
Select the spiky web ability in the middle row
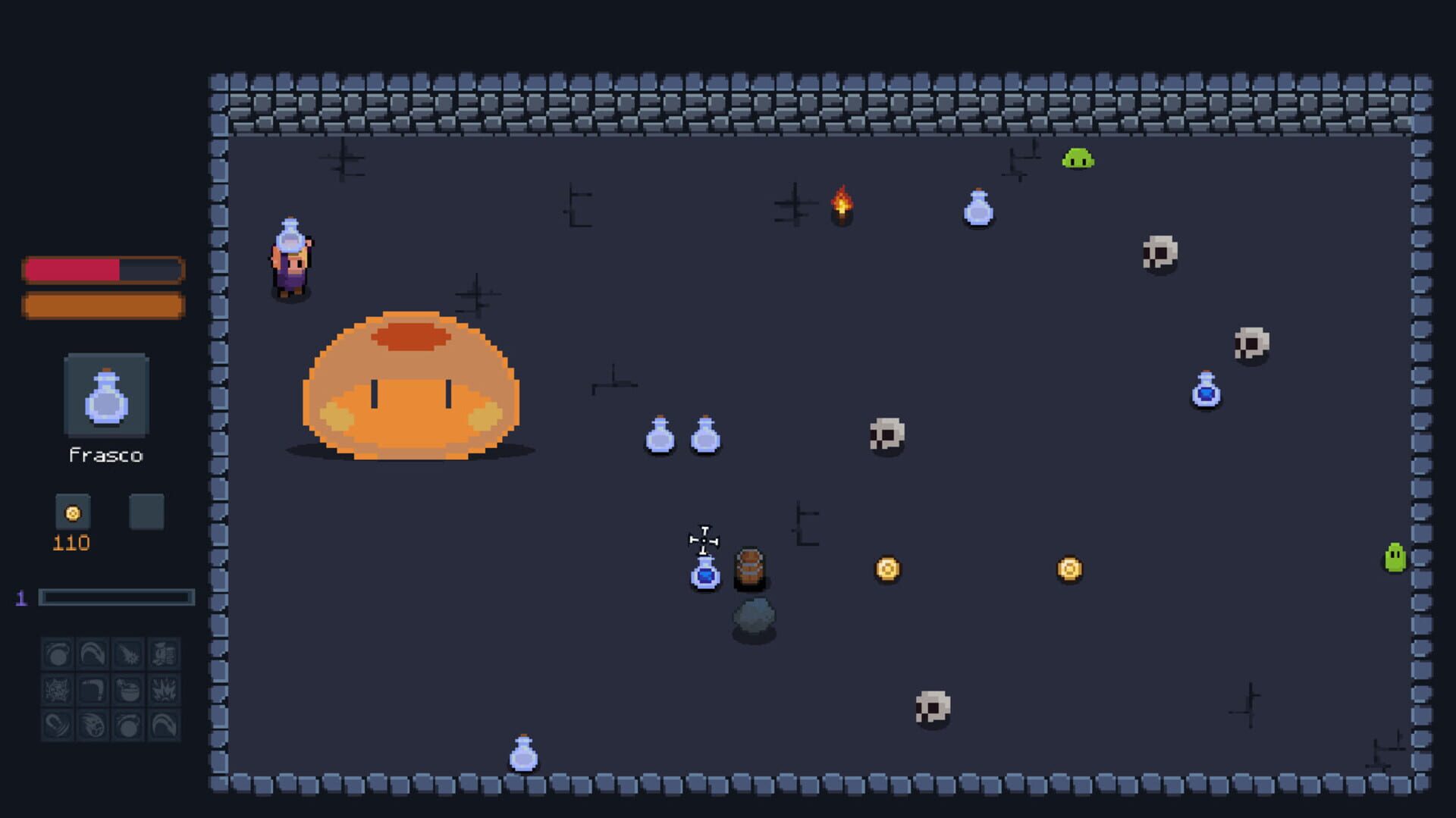(x=57, y=690)
